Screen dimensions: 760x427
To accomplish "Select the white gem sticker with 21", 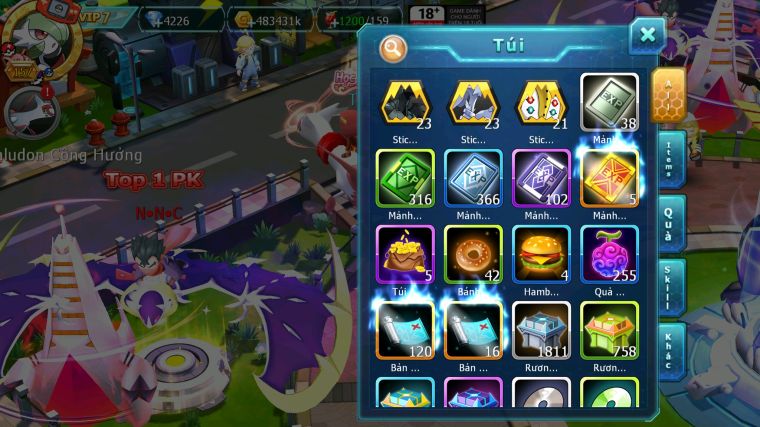I will point(541,102).
